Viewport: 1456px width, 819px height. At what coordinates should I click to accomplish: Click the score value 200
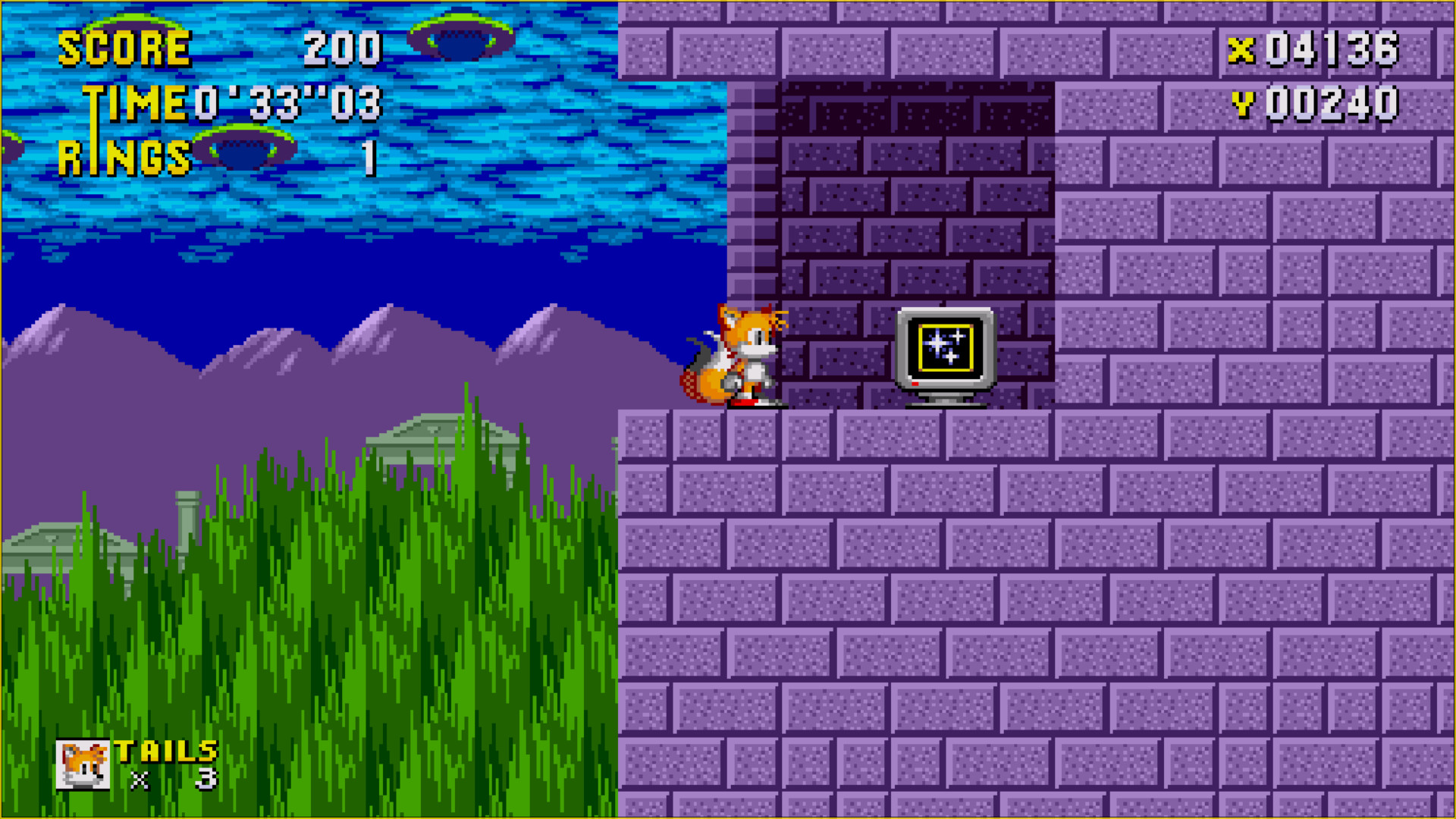pyautogui.click(x=343, y=47)
